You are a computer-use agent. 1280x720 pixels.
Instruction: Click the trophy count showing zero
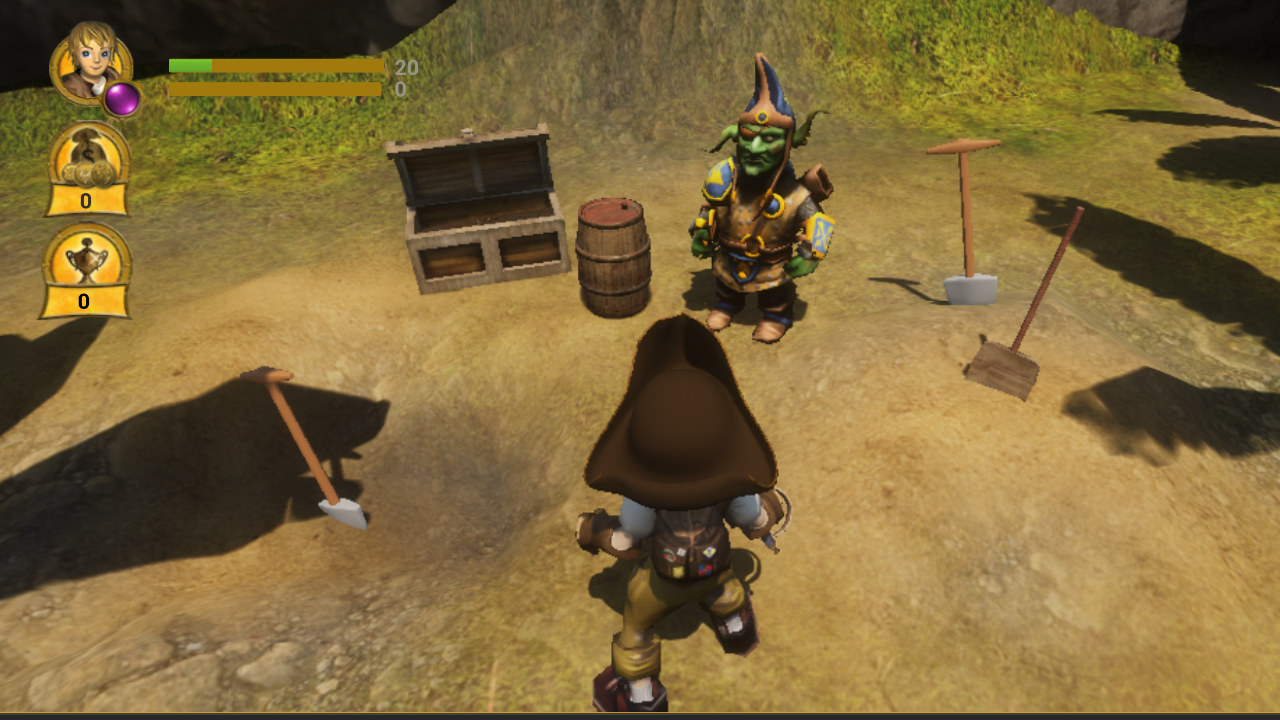point(85,300)
